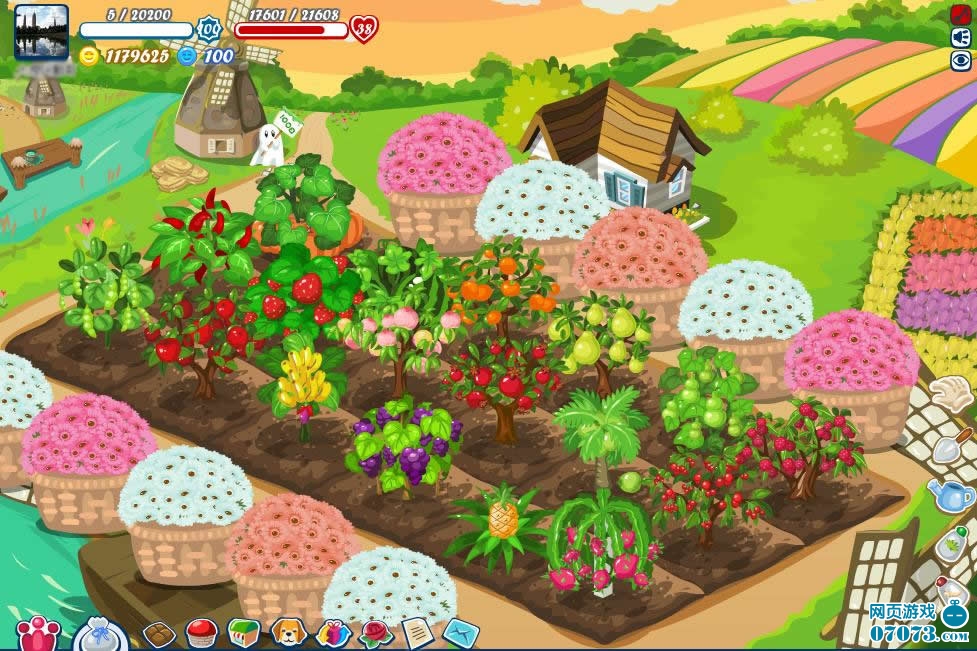This screenshot has height=651, width=977.
Task: Open the red basket icon
Action: [x=202, y=633]
